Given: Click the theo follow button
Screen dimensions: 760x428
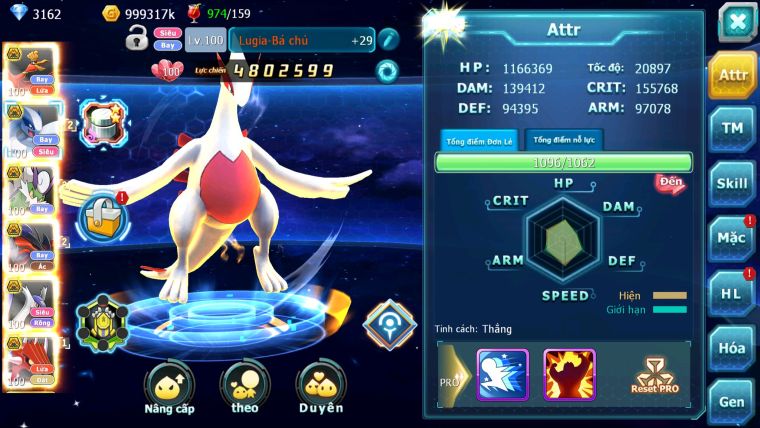Looking at the screenshot, I should [245, 388].
